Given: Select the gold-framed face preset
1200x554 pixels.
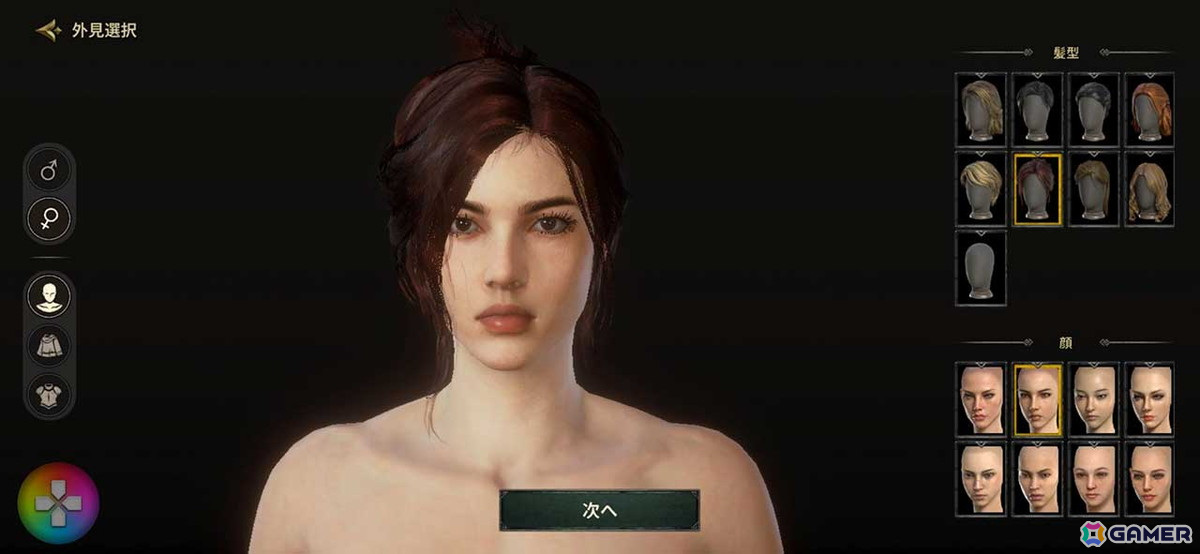Looking at the screenshot, I should [x=1037, y=399].
